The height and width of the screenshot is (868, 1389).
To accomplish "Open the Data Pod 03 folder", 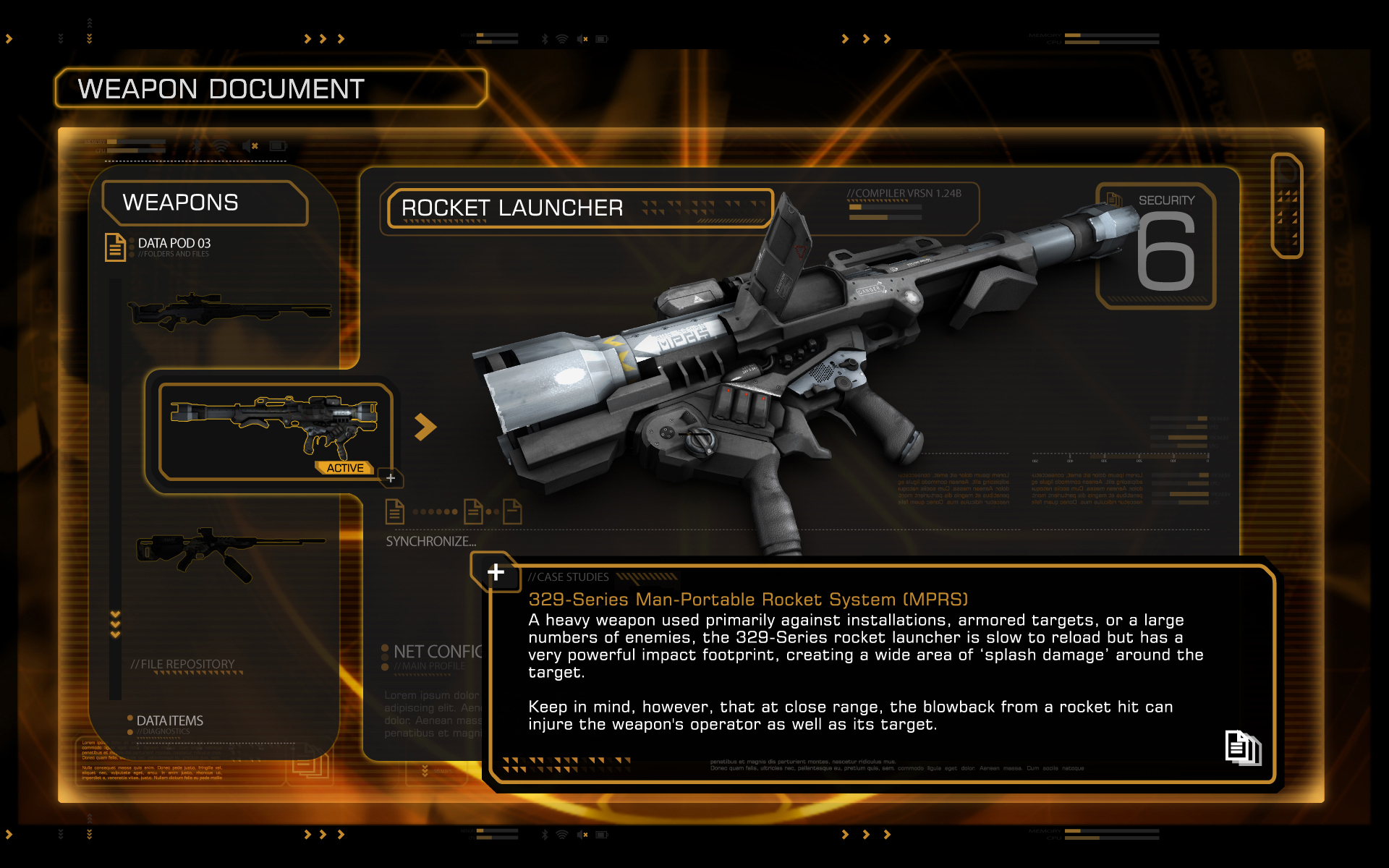I will point(174,244).
